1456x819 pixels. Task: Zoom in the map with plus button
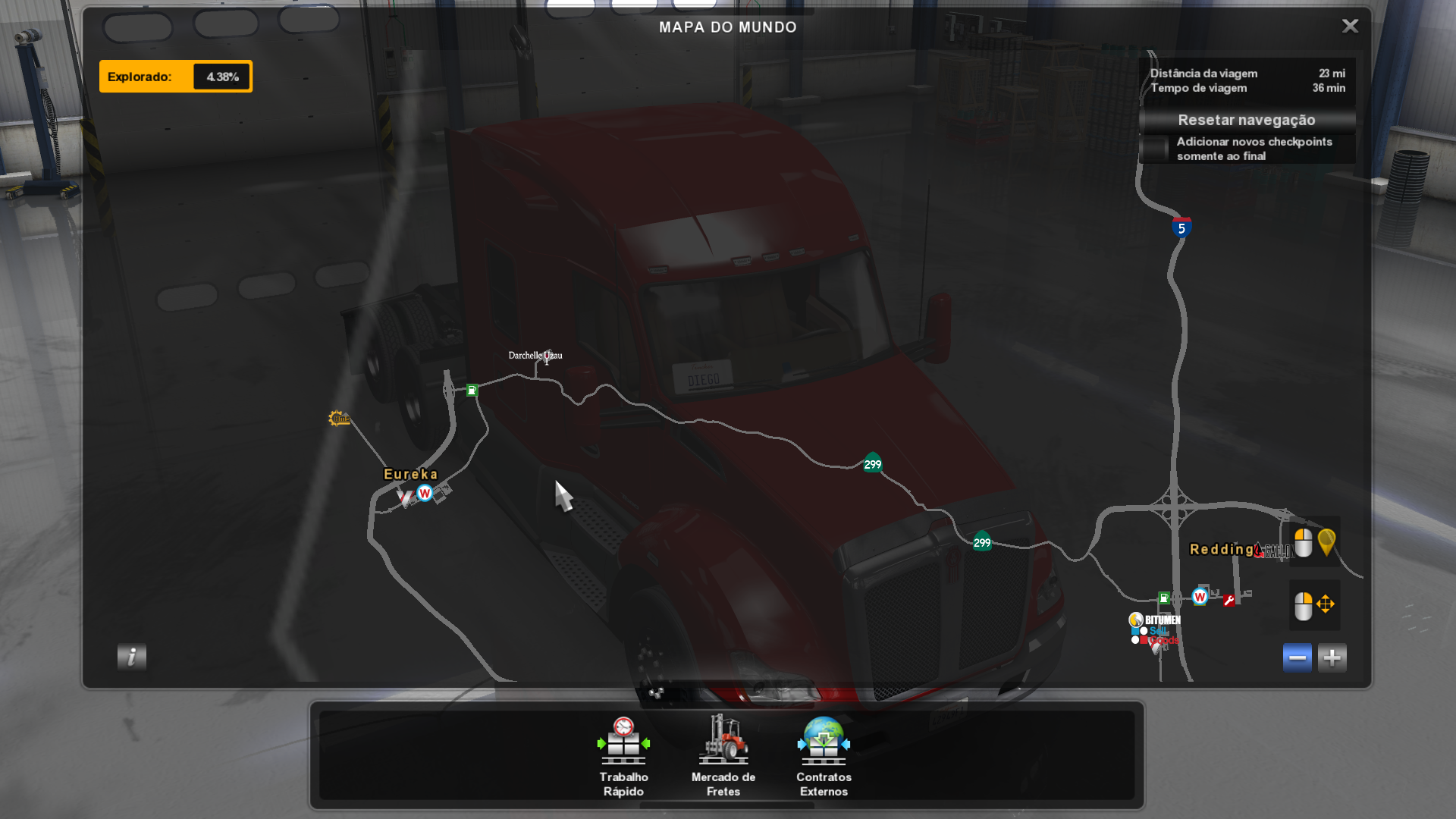[1332, 657]
